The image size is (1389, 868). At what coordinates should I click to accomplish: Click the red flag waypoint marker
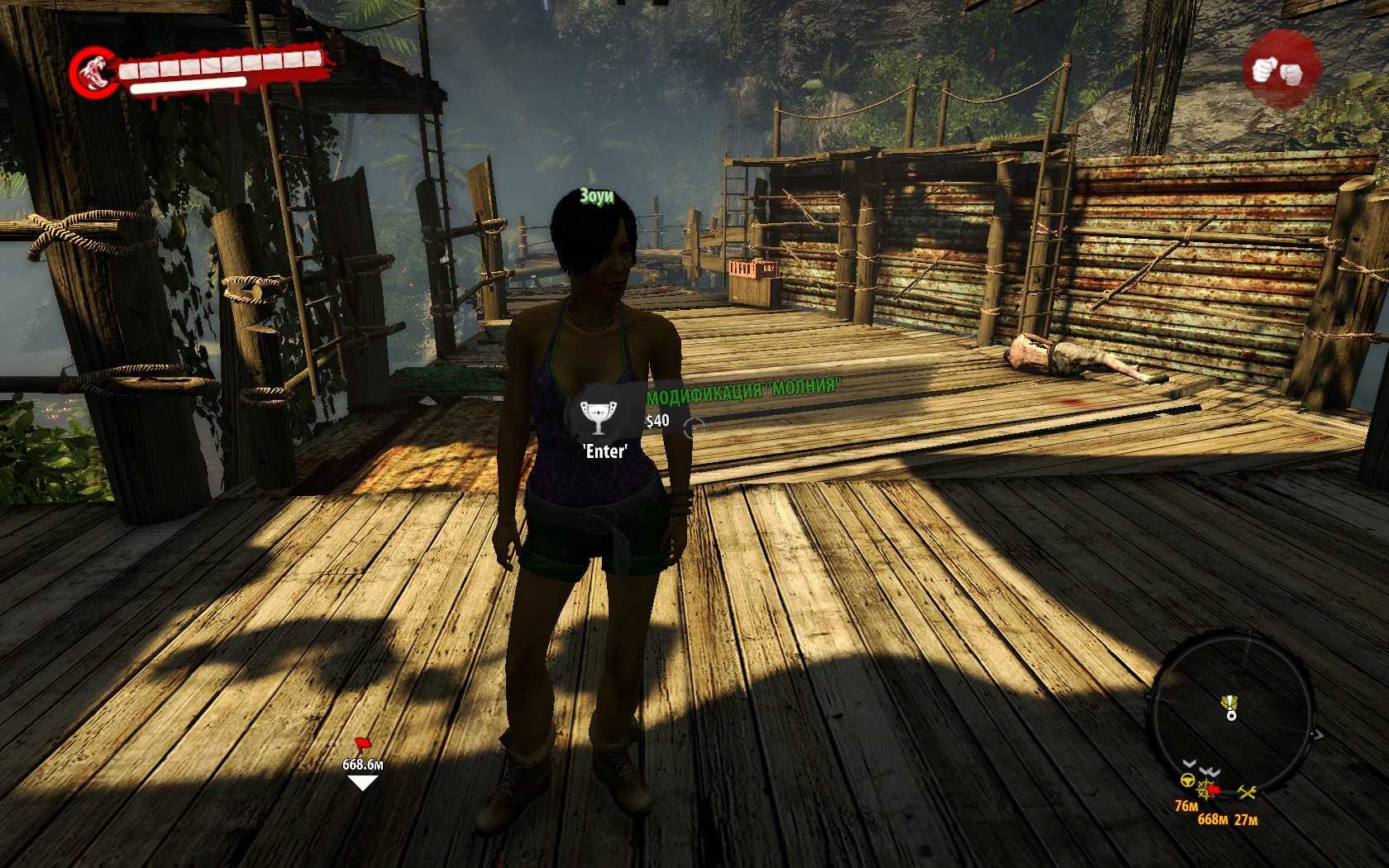tap(362, 744)
